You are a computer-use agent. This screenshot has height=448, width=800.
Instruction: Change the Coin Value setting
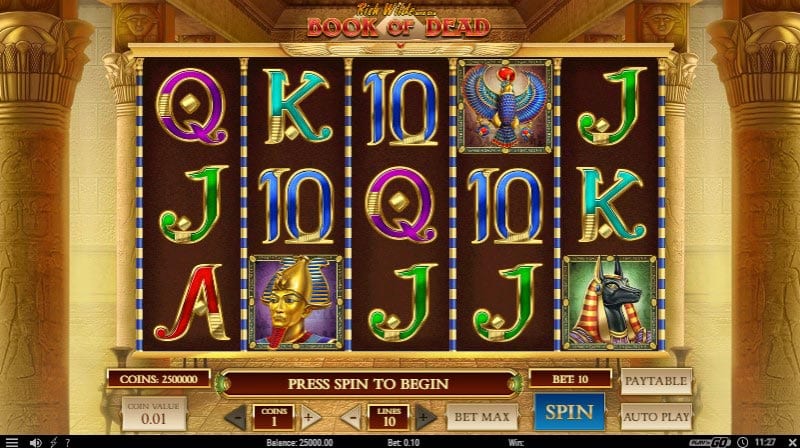pos(154,413)
